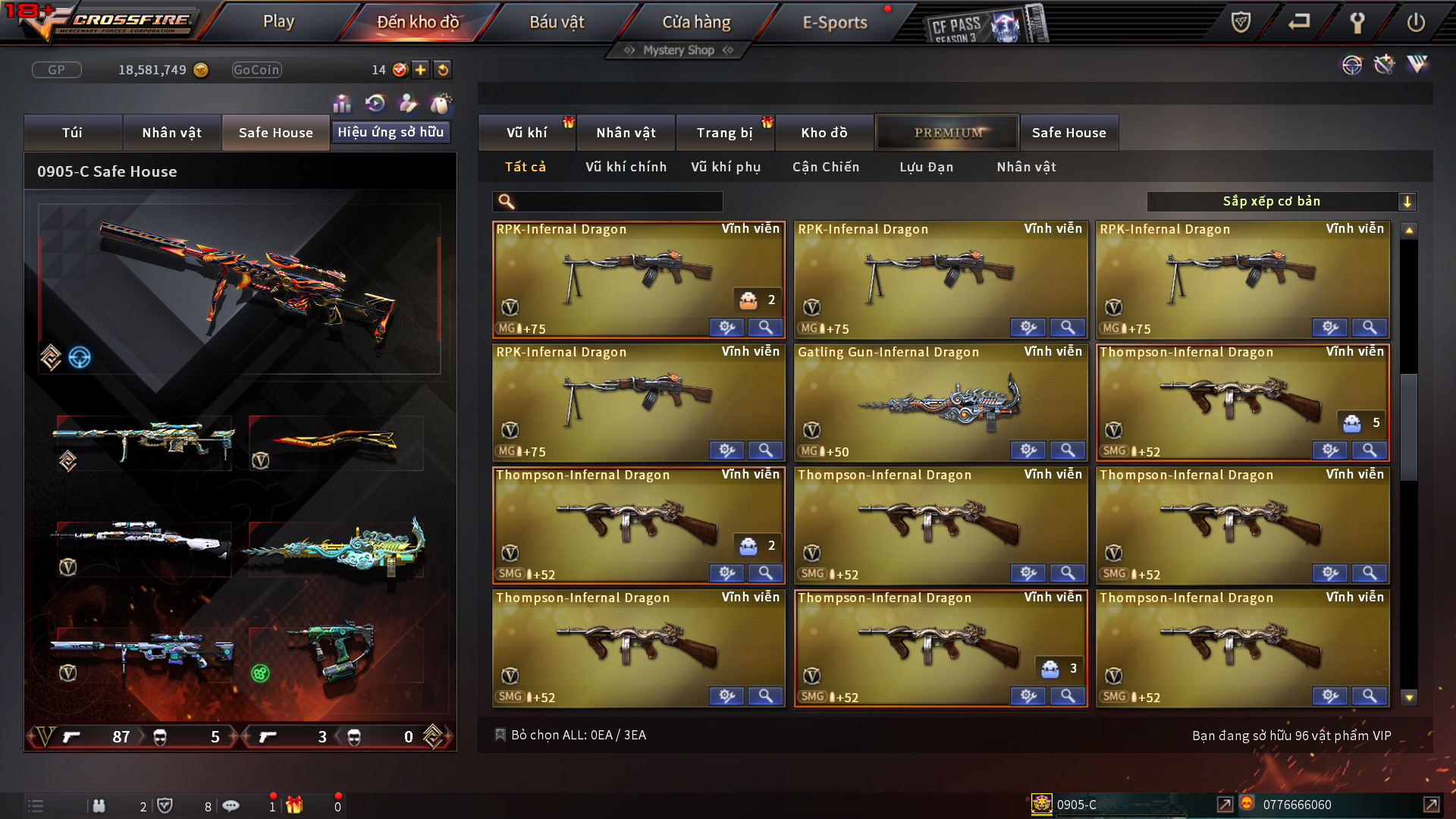1456x819 pixels.
Task: Open the Sắp xếp cơ bản sort dropdown
Action: 1281,202
